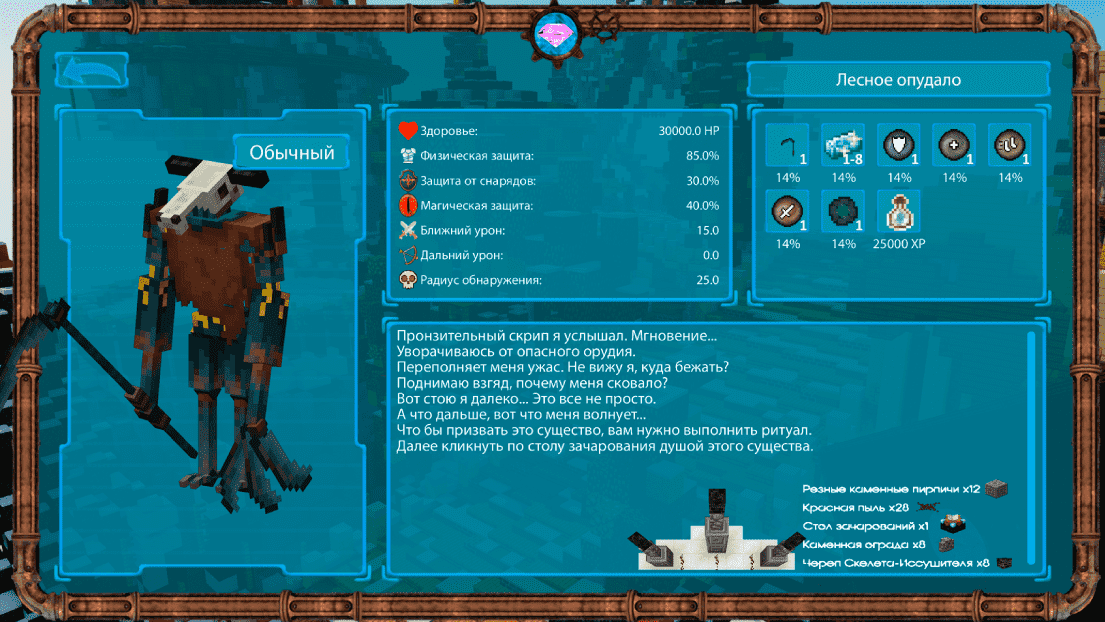
Task: Pick the dark teal orb drop
Action: [x=843, y=212]
